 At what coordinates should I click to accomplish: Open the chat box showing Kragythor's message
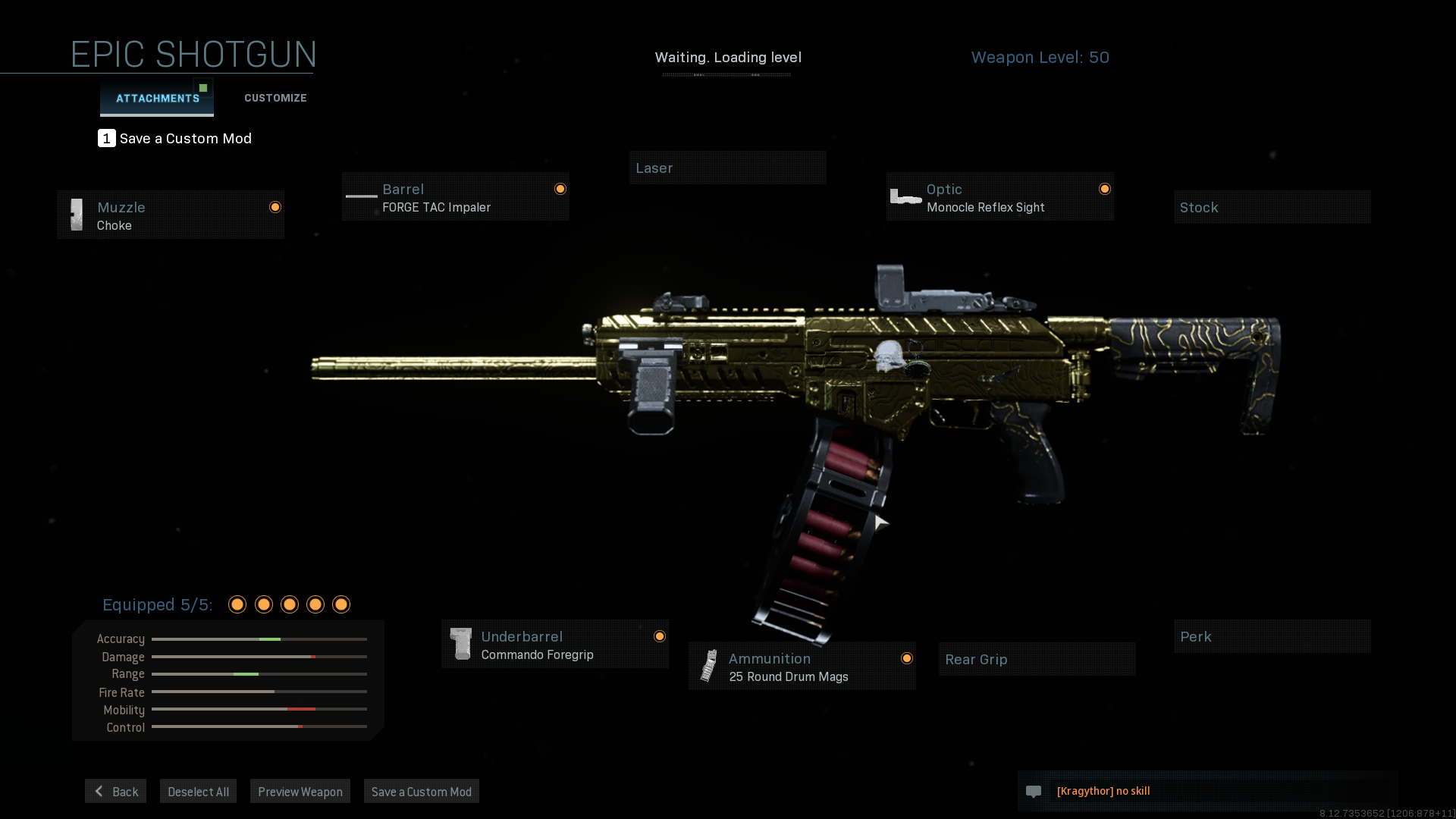[x=1207, y=791]
